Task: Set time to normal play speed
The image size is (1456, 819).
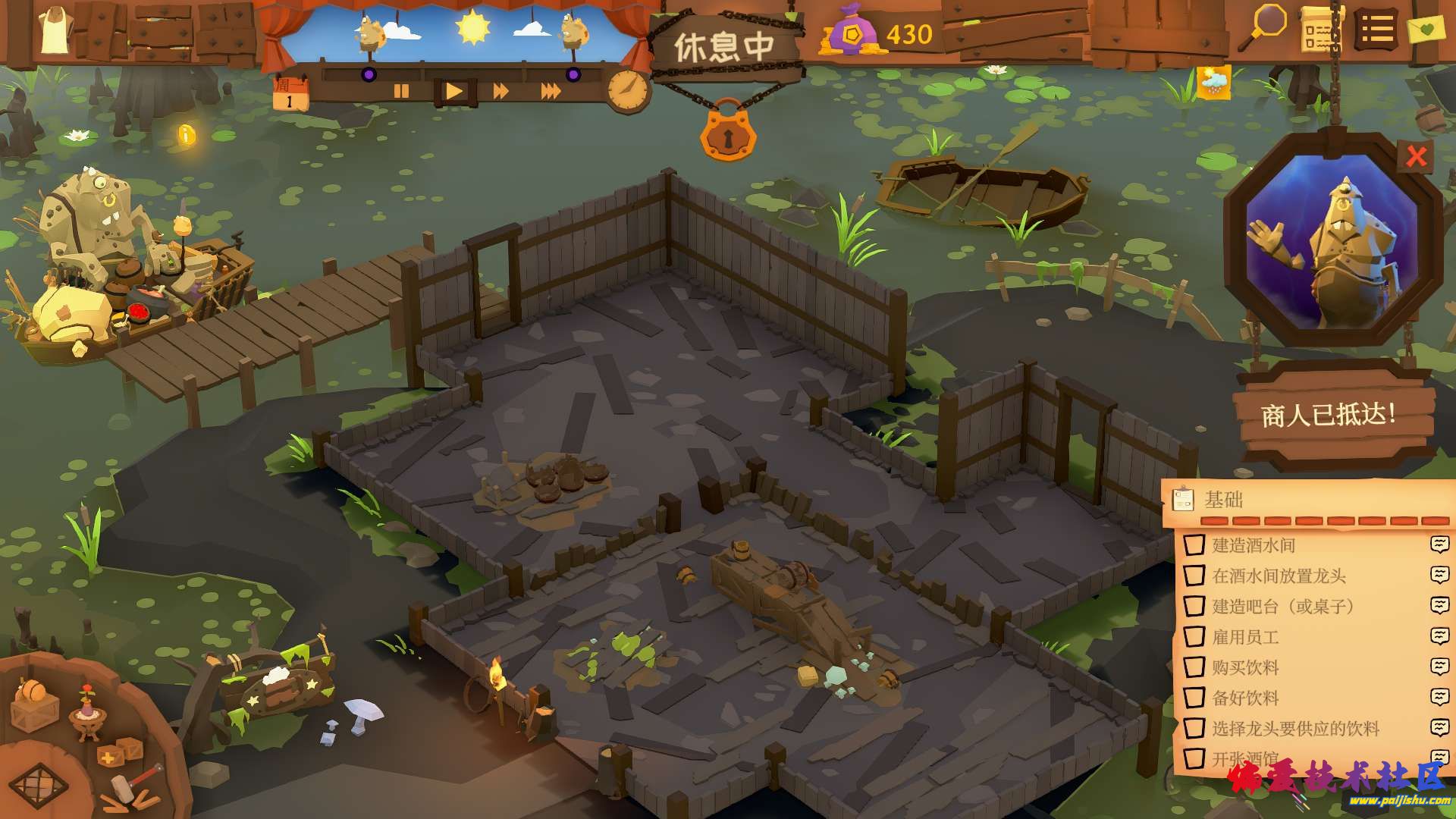Action: tap(453, 92)
